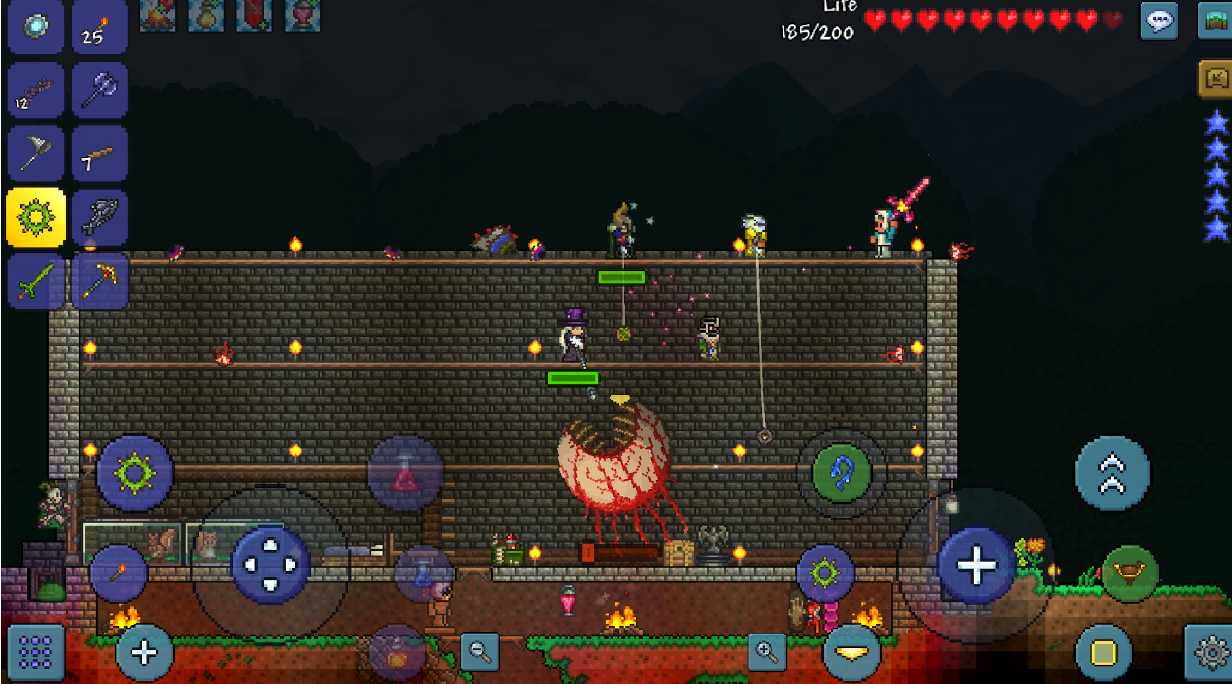The width and height of the screenshot is (1232, 684).
Task: Select the torch stack of 25
Action: pyautogui.click(x=99, y=26)
